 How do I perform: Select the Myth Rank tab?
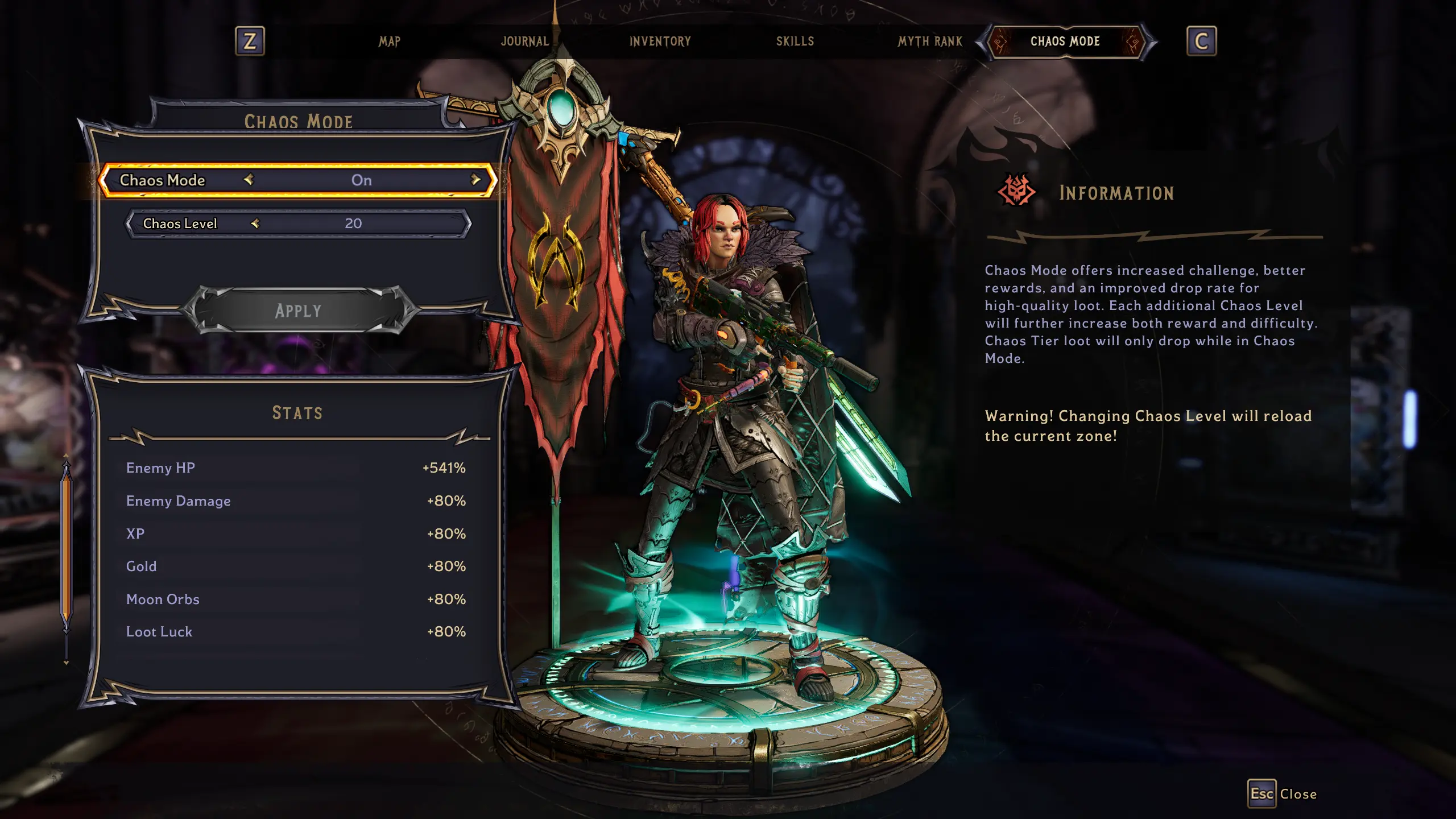click(930, 42)
